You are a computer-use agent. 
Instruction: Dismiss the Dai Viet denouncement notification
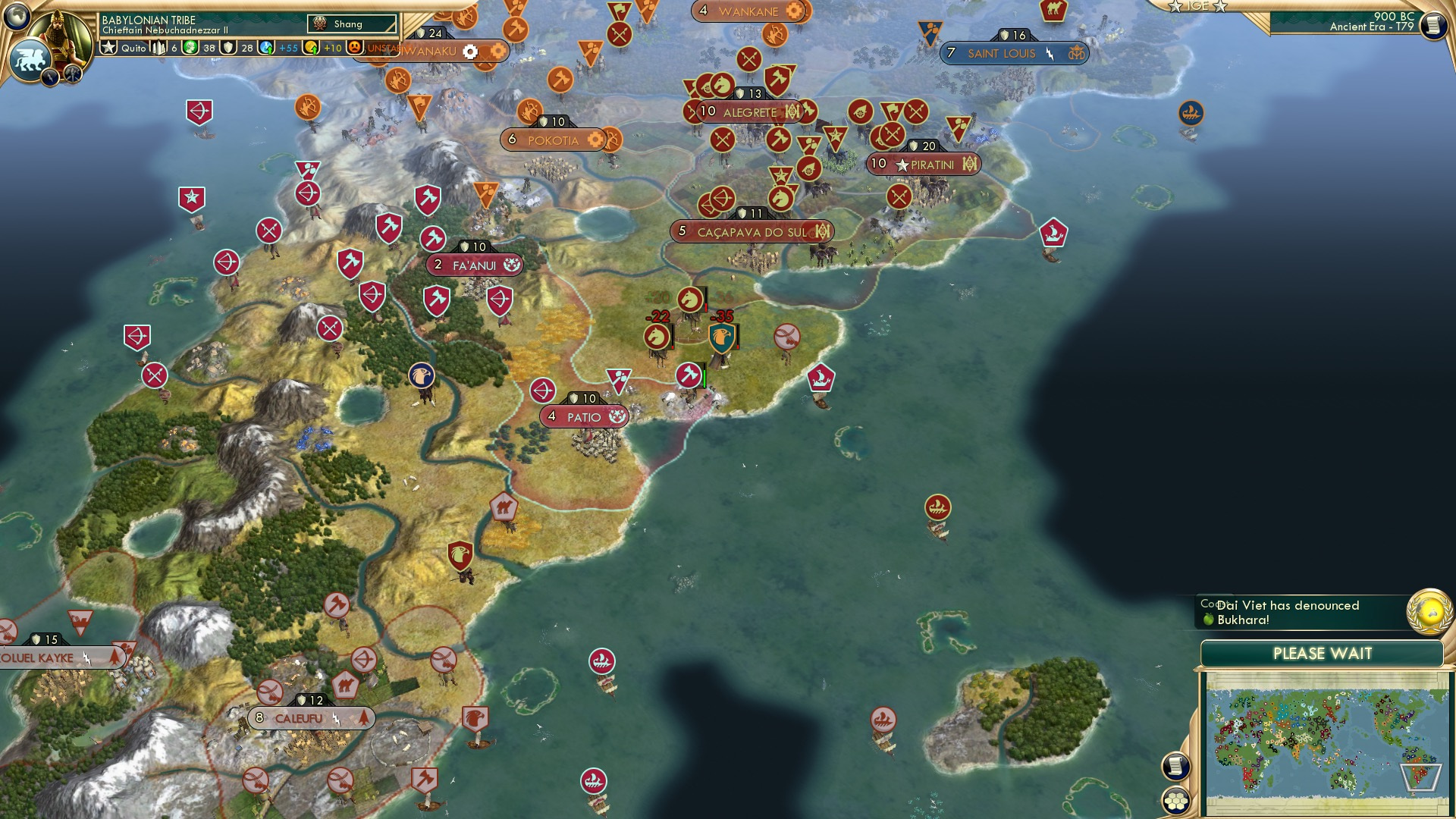click(1289, 612)
